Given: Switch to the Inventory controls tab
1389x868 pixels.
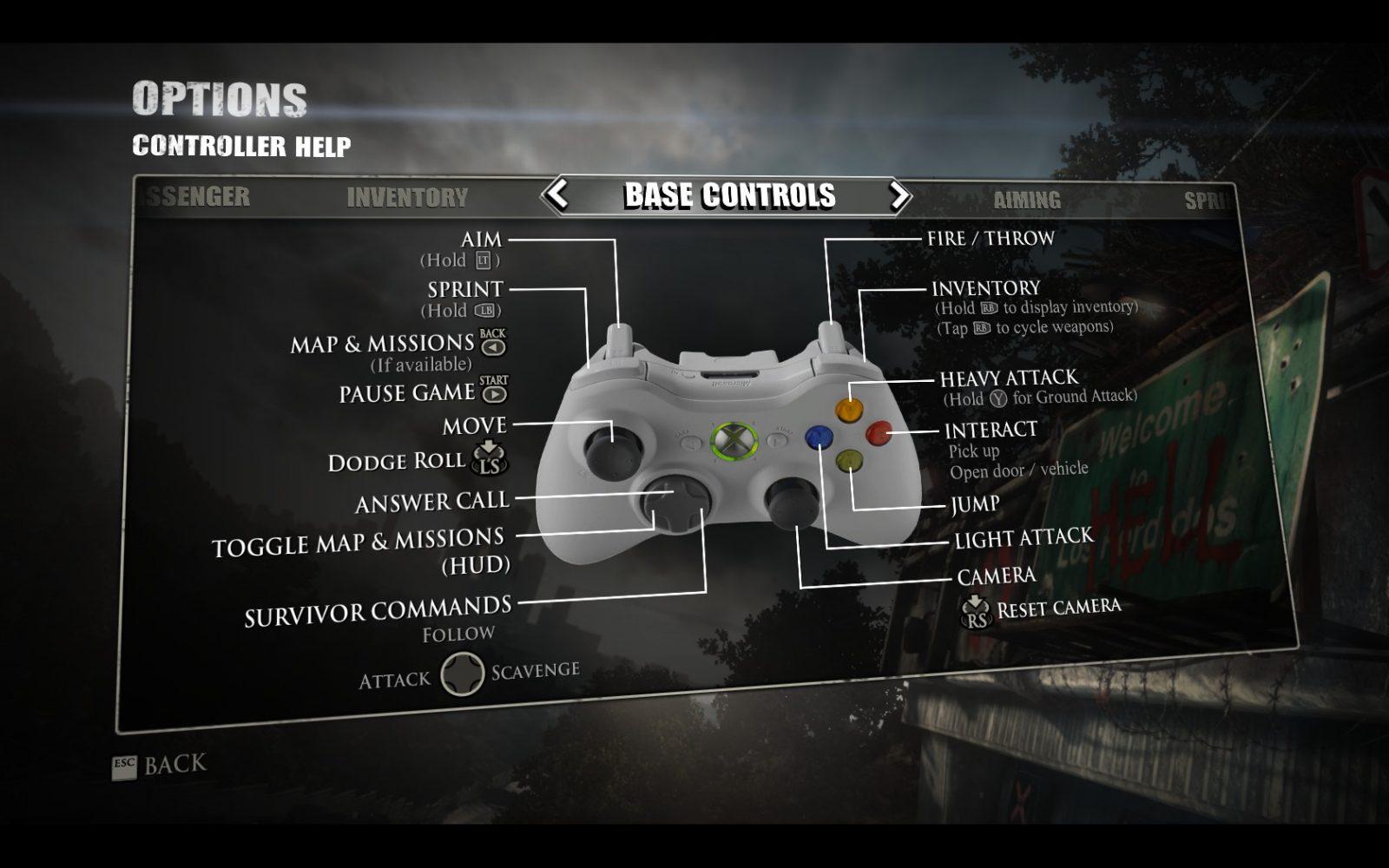Looking at the screenshot, I should 407,198.
